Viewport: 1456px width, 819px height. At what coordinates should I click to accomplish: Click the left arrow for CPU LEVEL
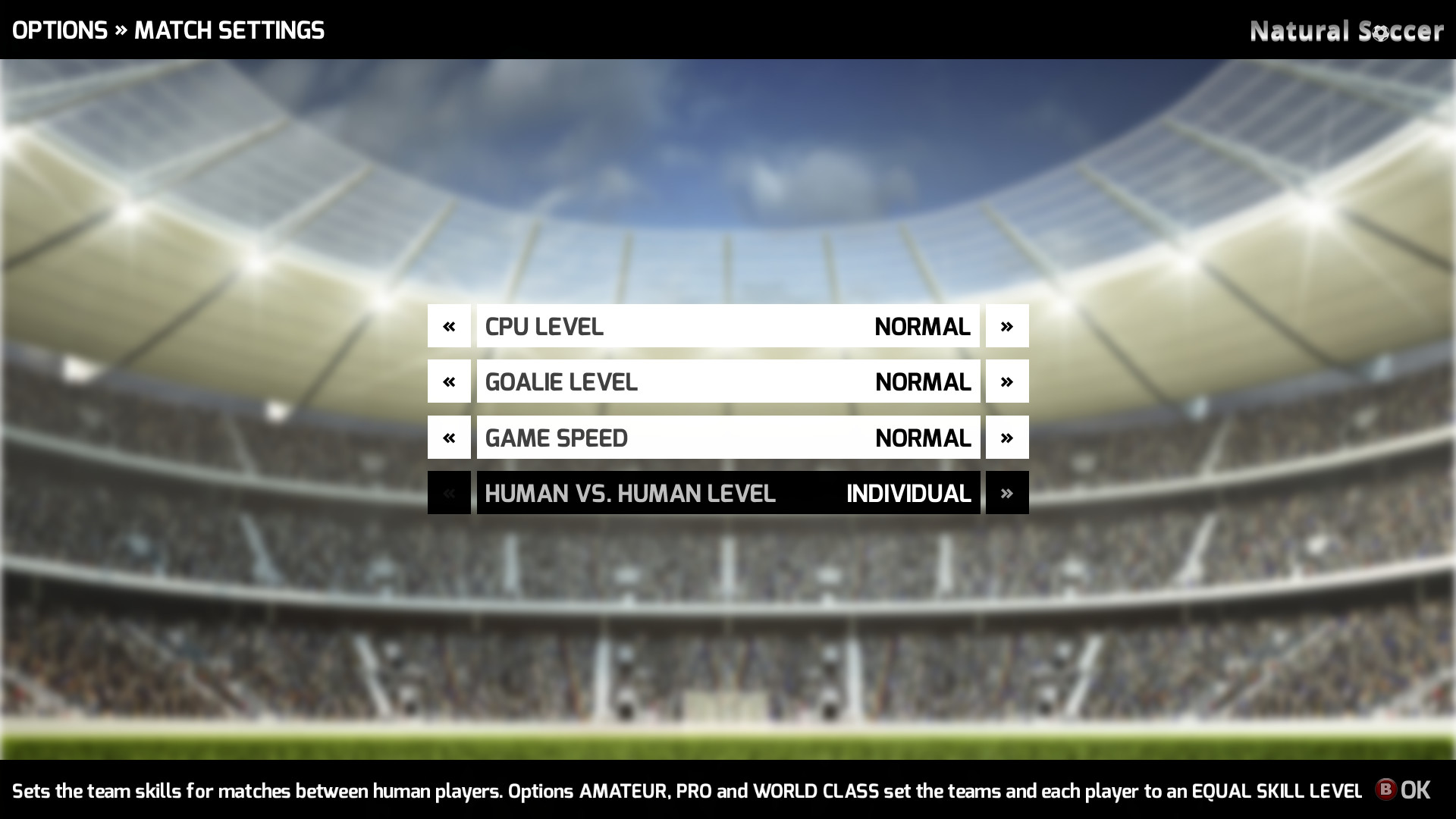pos(449,325)
